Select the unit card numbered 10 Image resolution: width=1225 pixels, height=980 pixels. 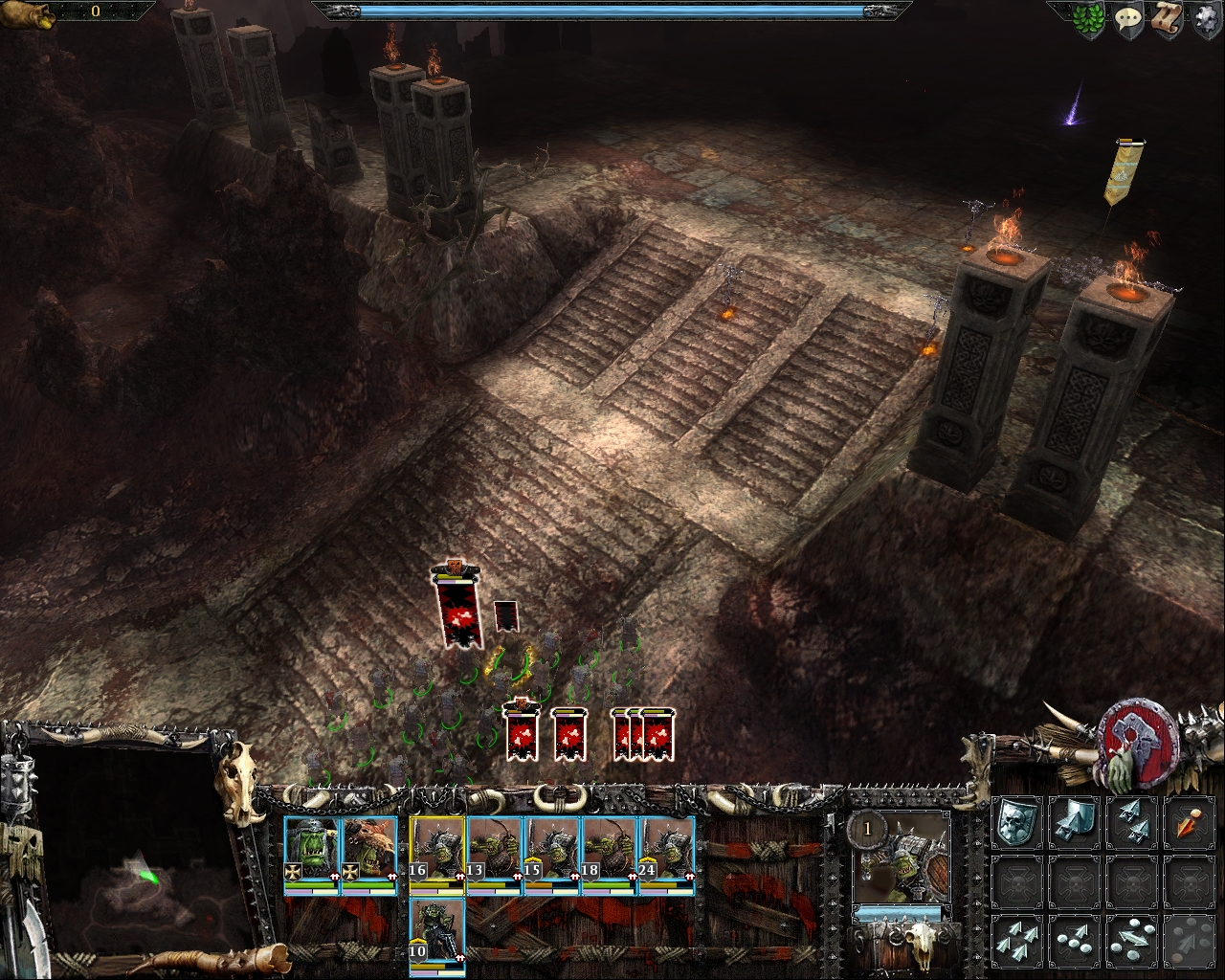(x=437, y=934)
